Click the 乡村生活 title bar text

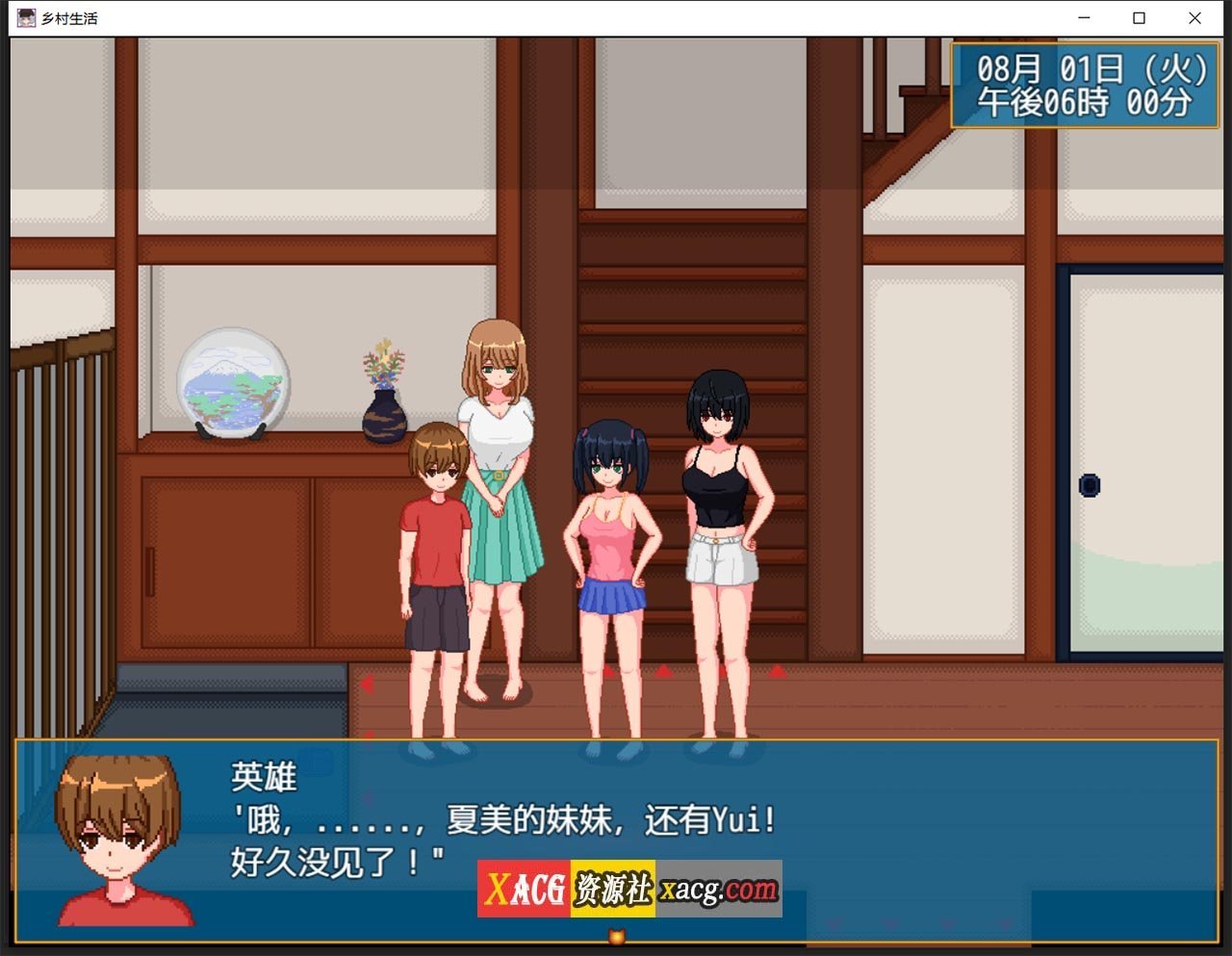(67, 17)
